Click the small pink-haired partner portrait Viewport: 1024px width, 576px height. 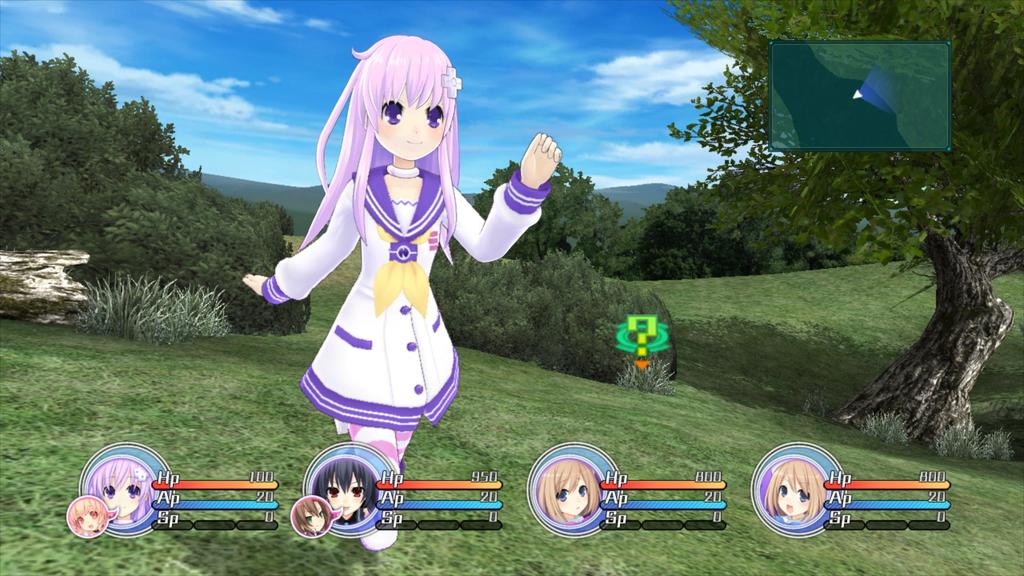[x=85, y=516]
